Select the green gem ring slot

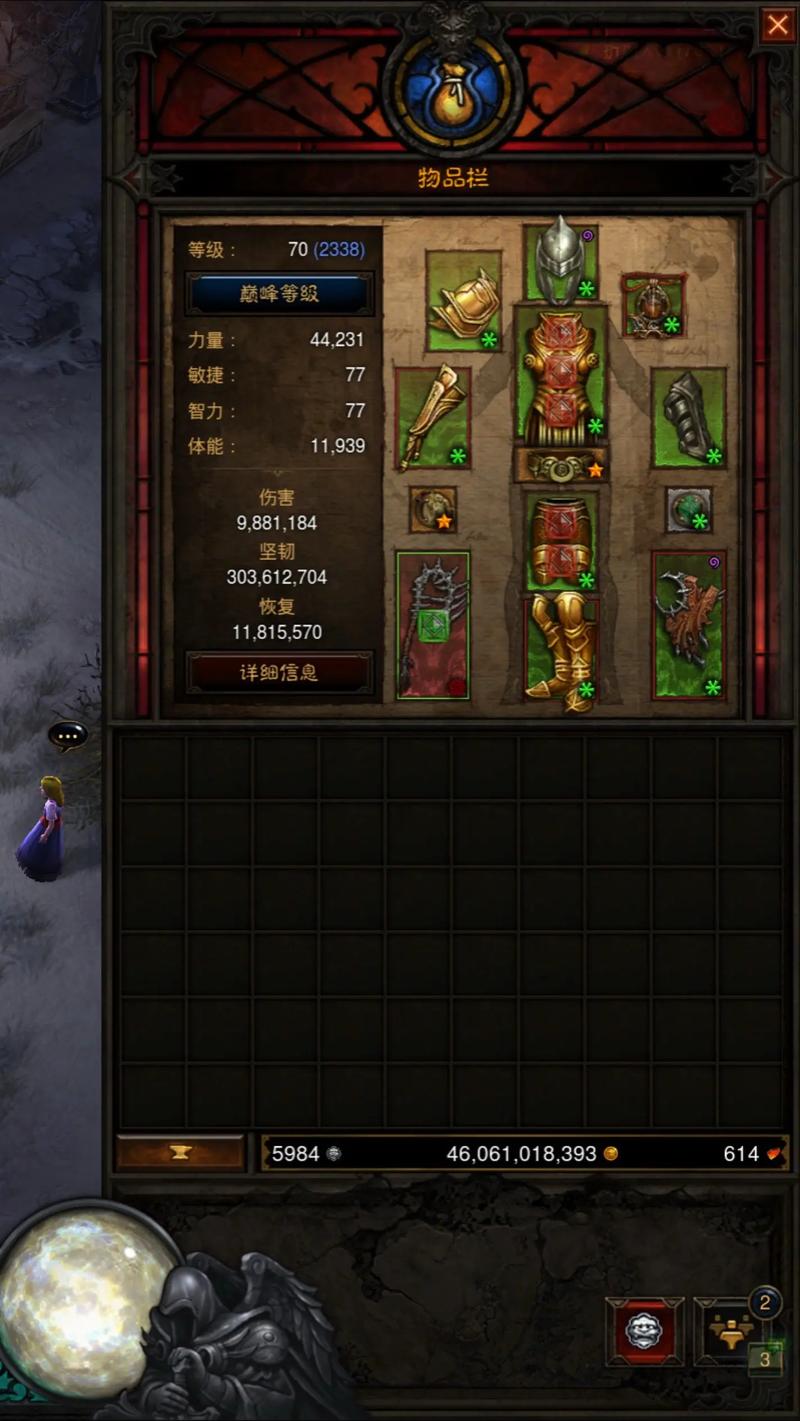(689, 510)
